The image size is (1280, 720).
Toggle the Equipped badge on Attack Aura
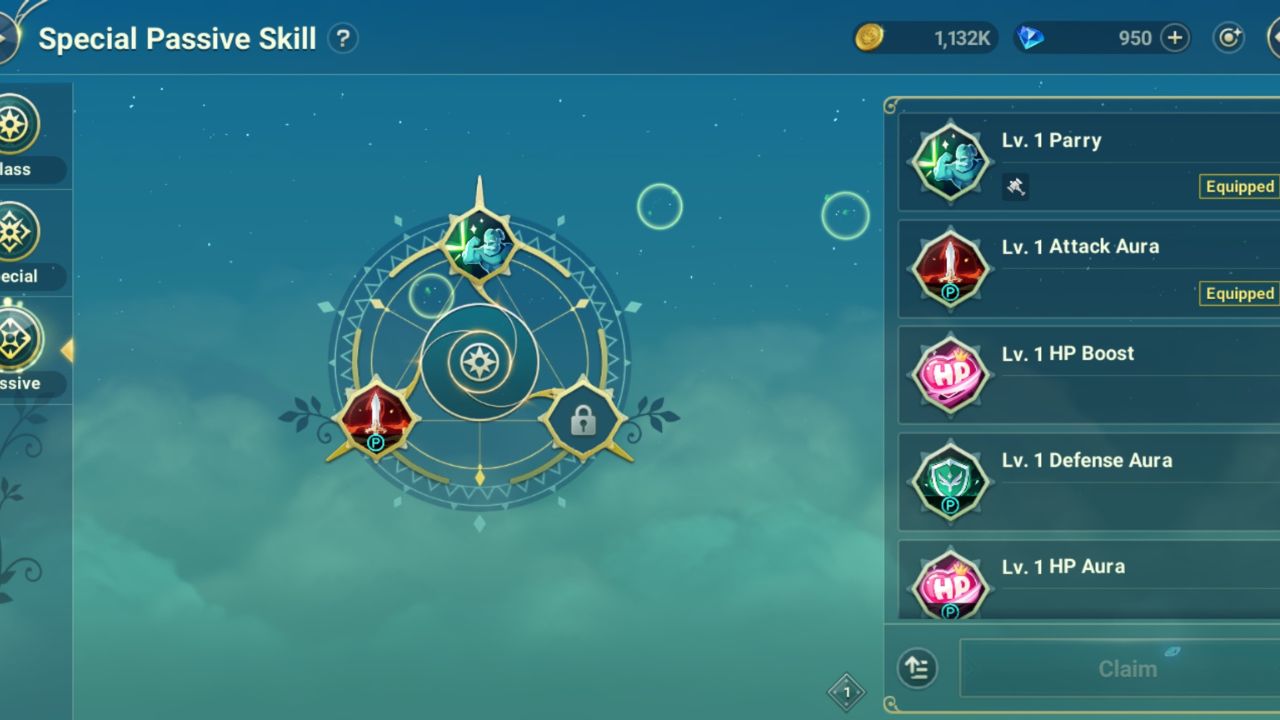coord(1239,294)
